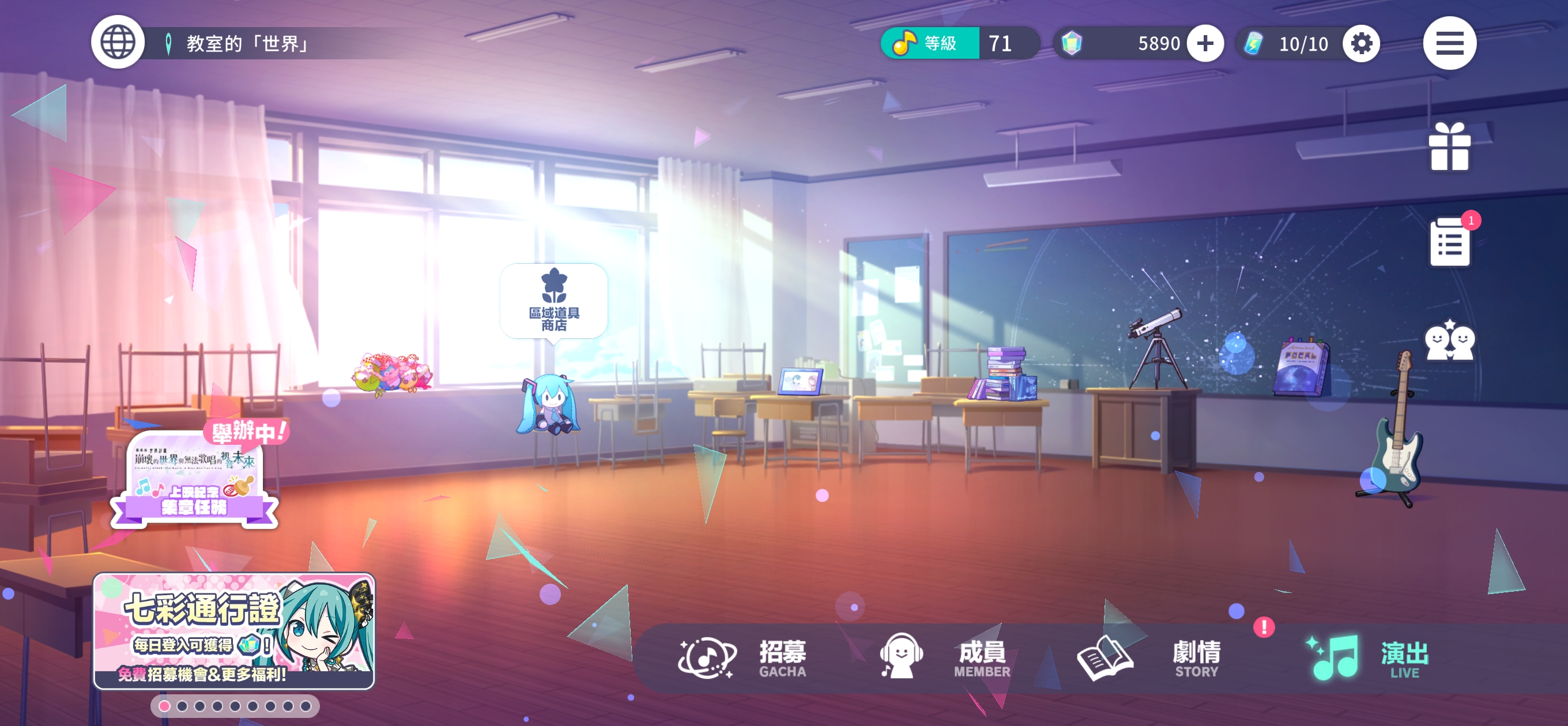Select the second banner page dot
Image resolution: width=1568 pixels, height=726 pixels.
[182, 706]
